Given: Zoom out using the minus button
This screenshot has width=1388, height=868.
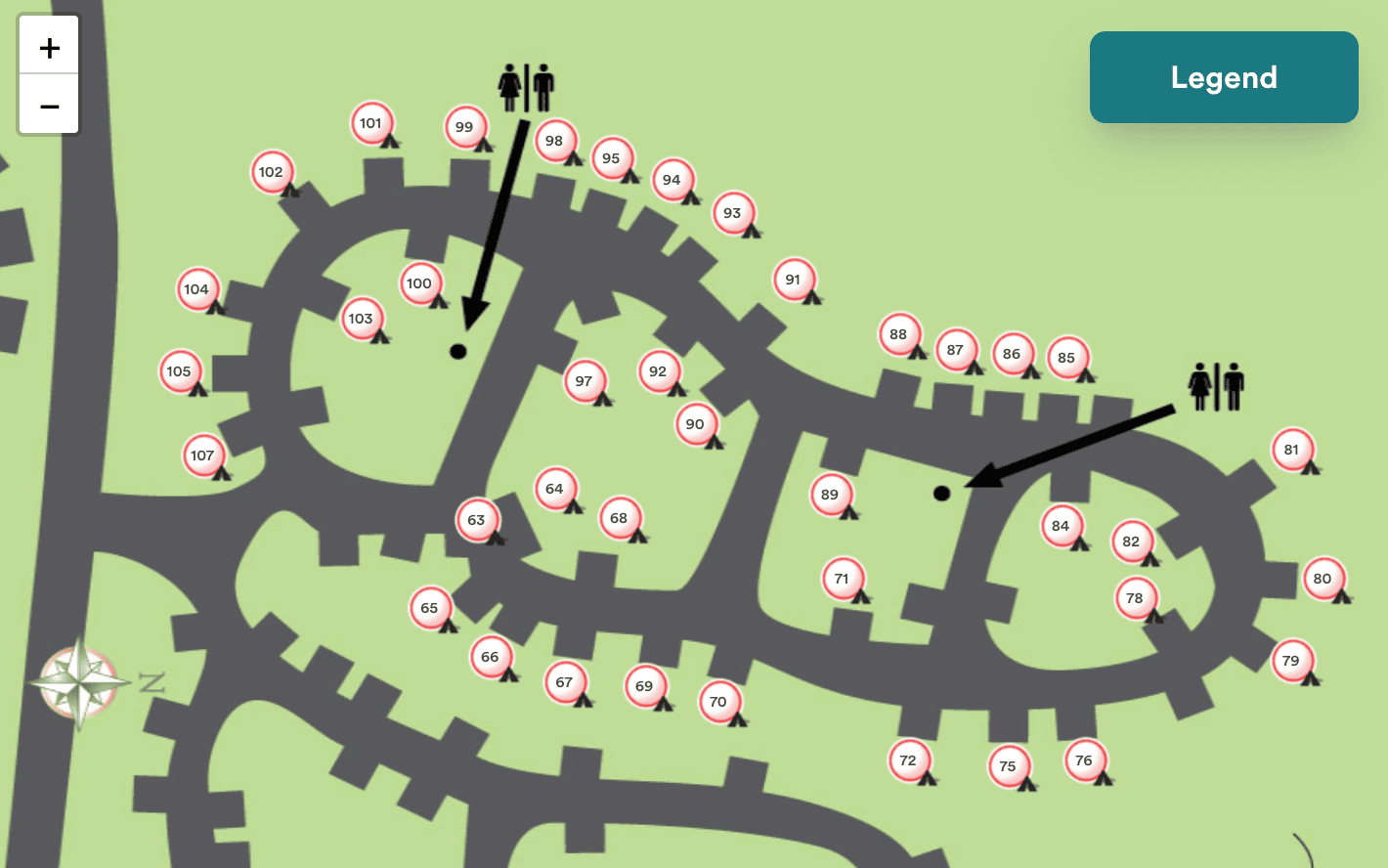Looking at the screenshot, I should (48, 106).
